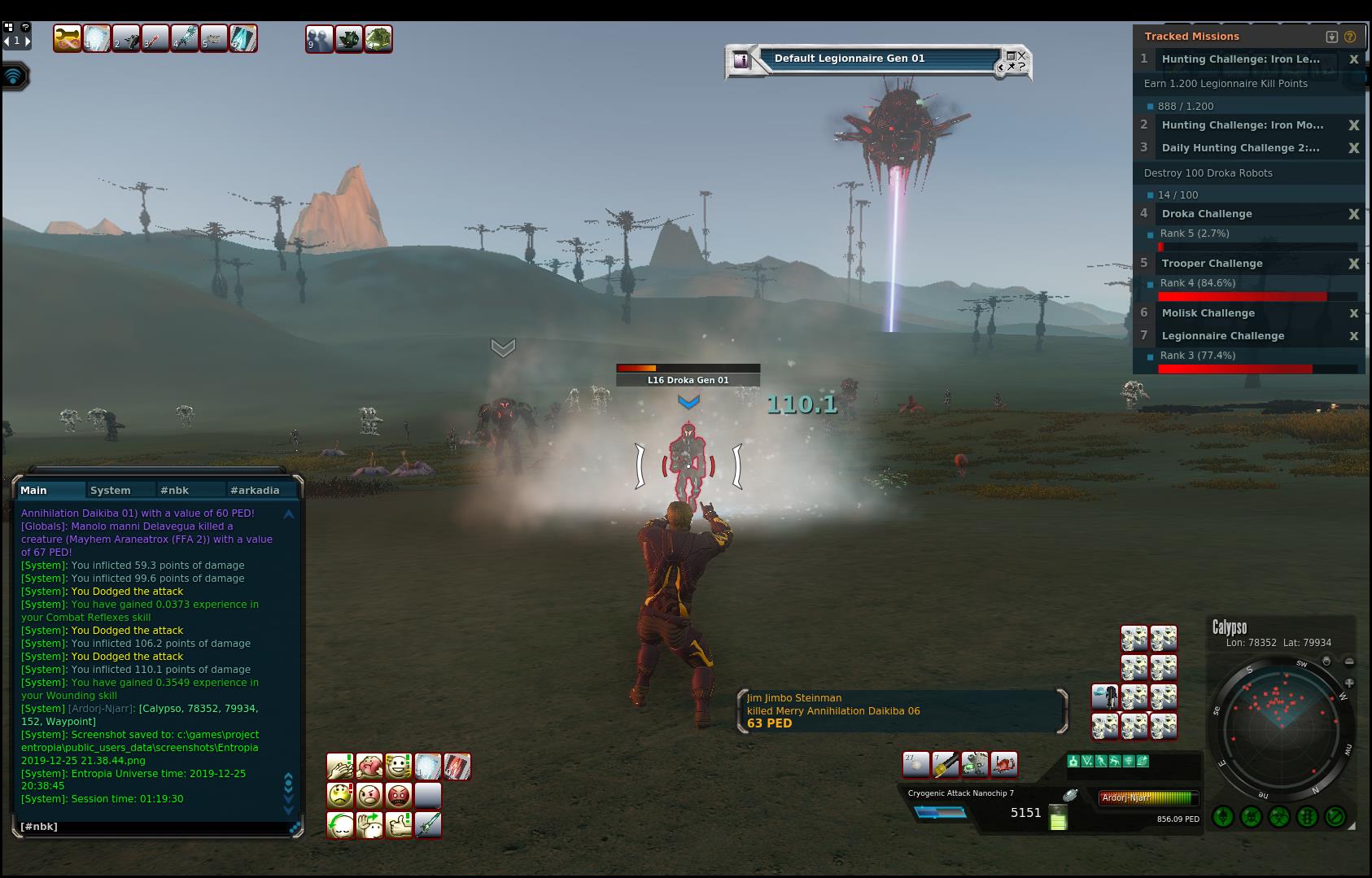
Task: Open the info button on Legionnaire target panel
Action: click(741, 59)
